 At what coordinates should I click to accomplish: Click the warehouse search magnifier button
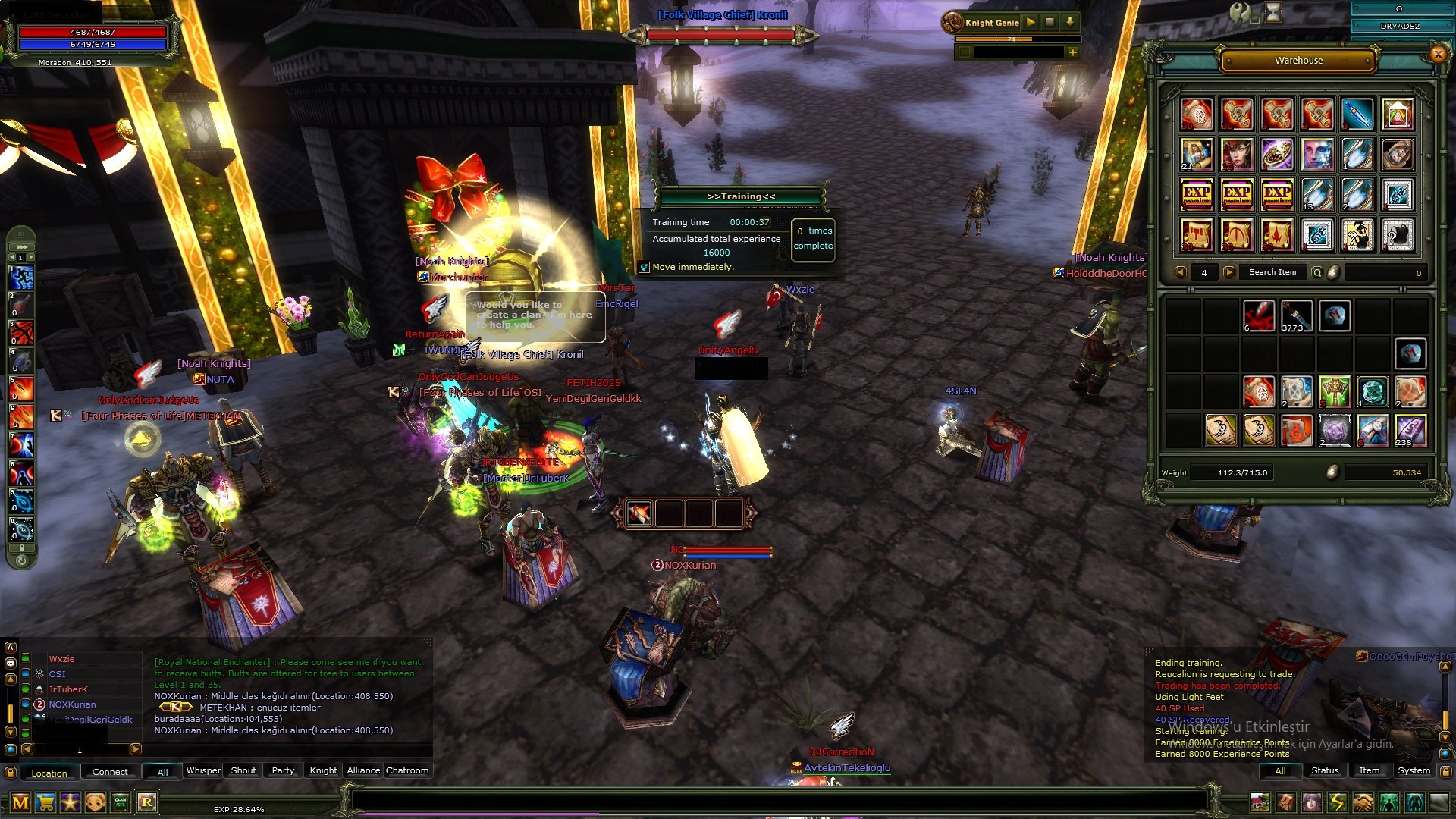tap(1317, 272)
